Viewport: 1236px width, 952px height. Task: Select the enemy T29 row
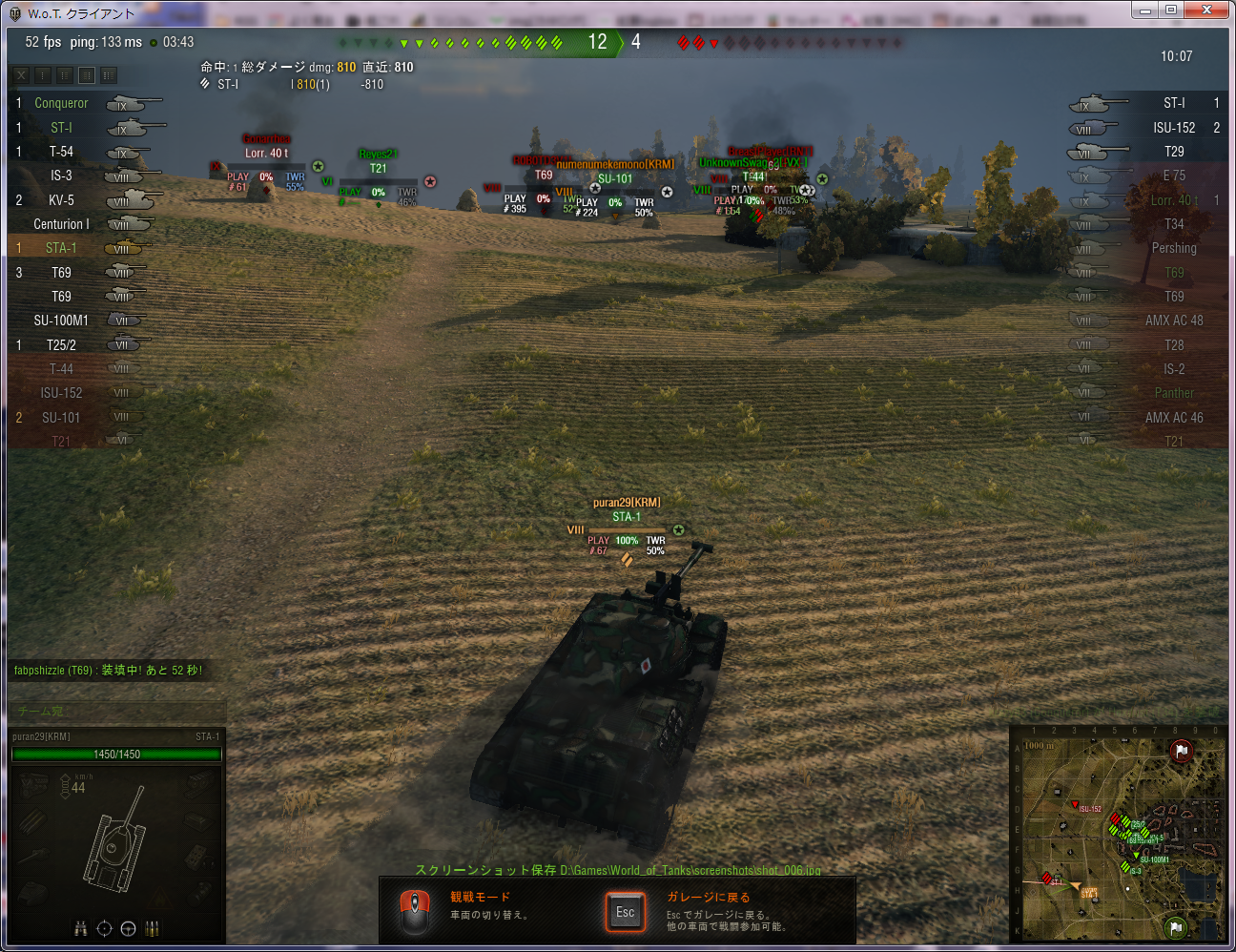pos(1173,152)
